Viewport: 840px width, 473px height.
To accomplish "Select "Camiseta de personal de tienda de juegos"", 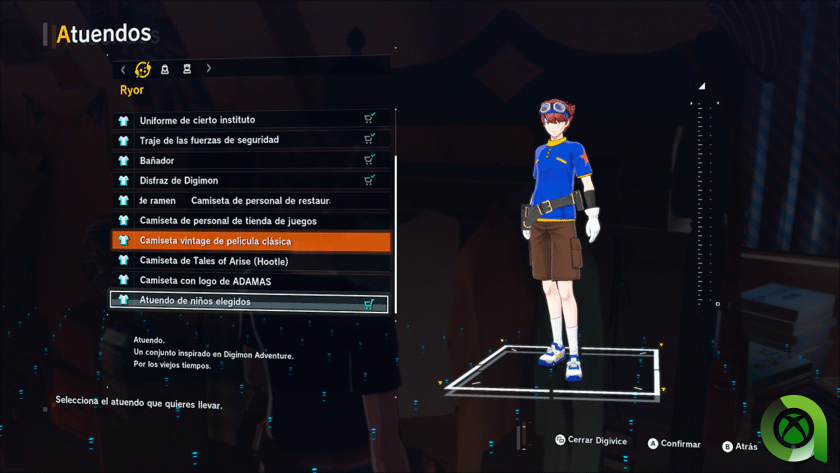I will 250,221.
